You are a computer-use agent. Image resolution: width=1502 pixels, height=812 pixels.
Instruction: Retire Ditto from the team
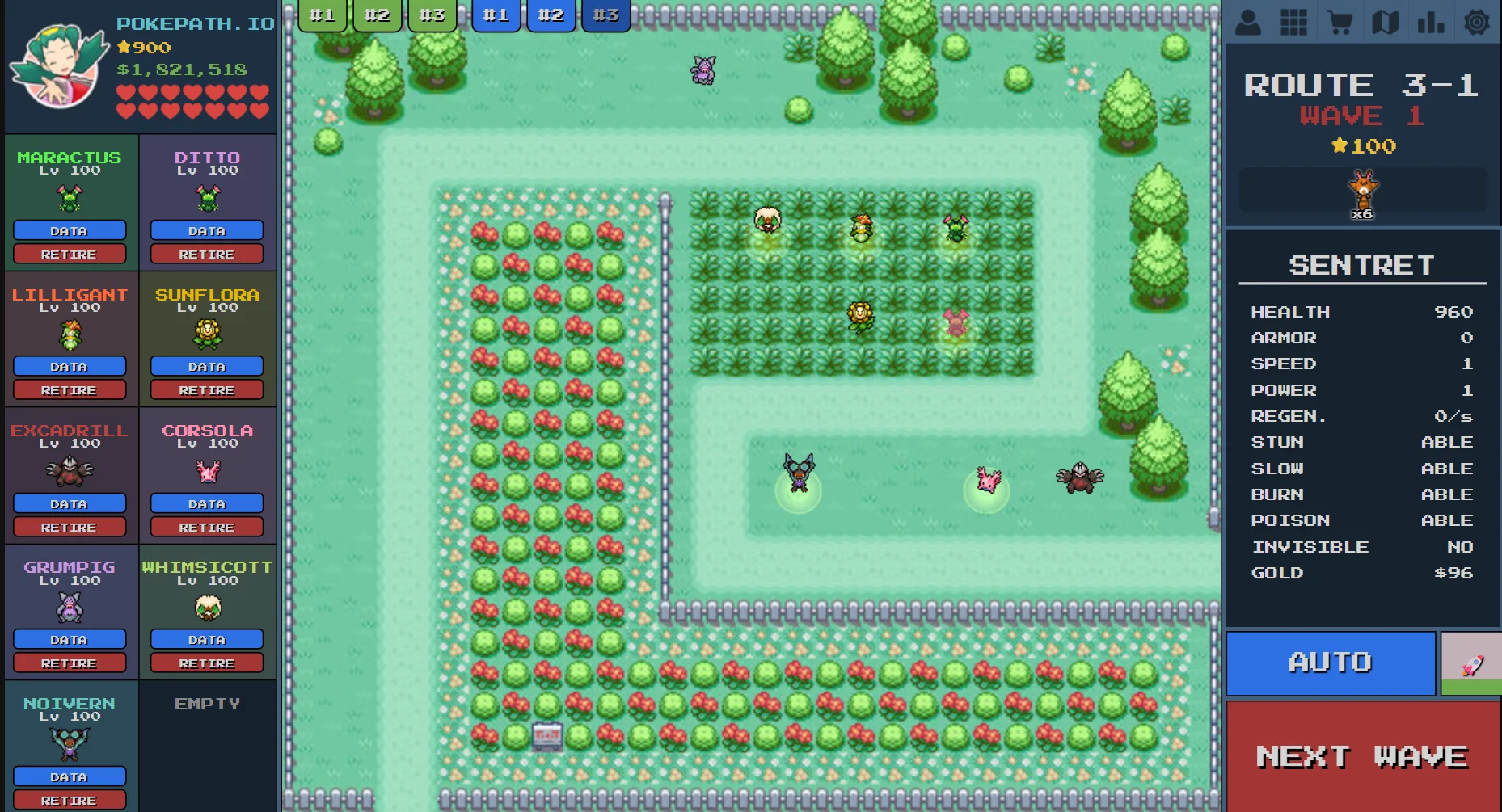click(x=207, y=254)
